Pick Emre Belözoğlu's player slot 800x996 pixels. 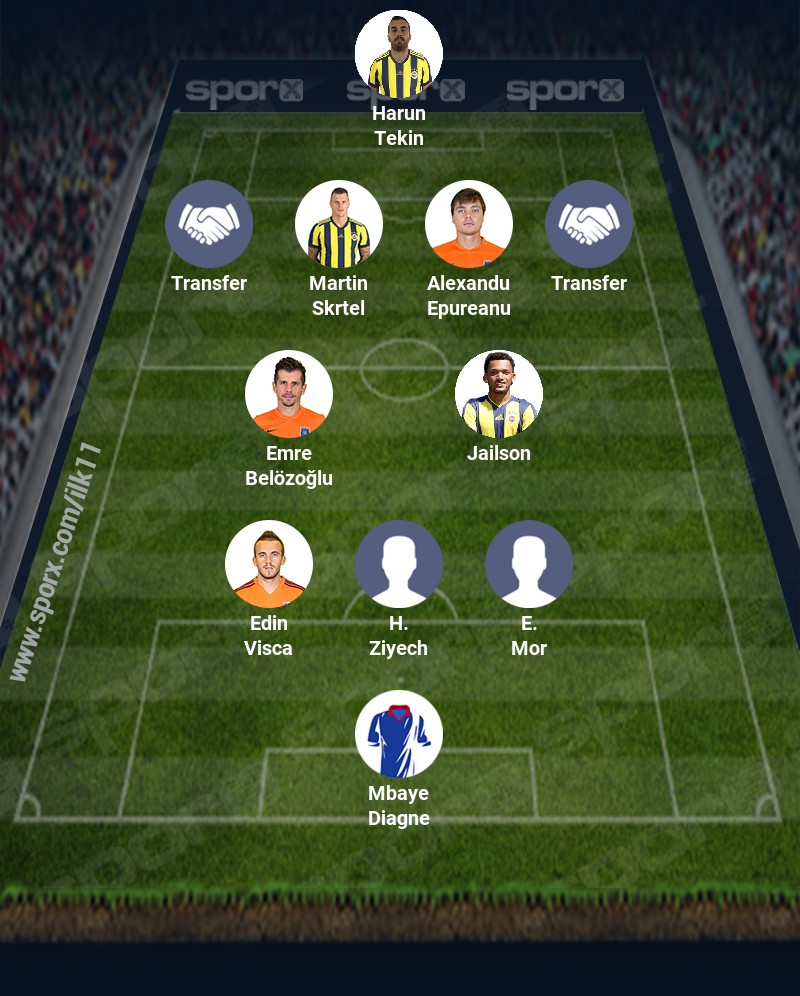tap(289, 394)
